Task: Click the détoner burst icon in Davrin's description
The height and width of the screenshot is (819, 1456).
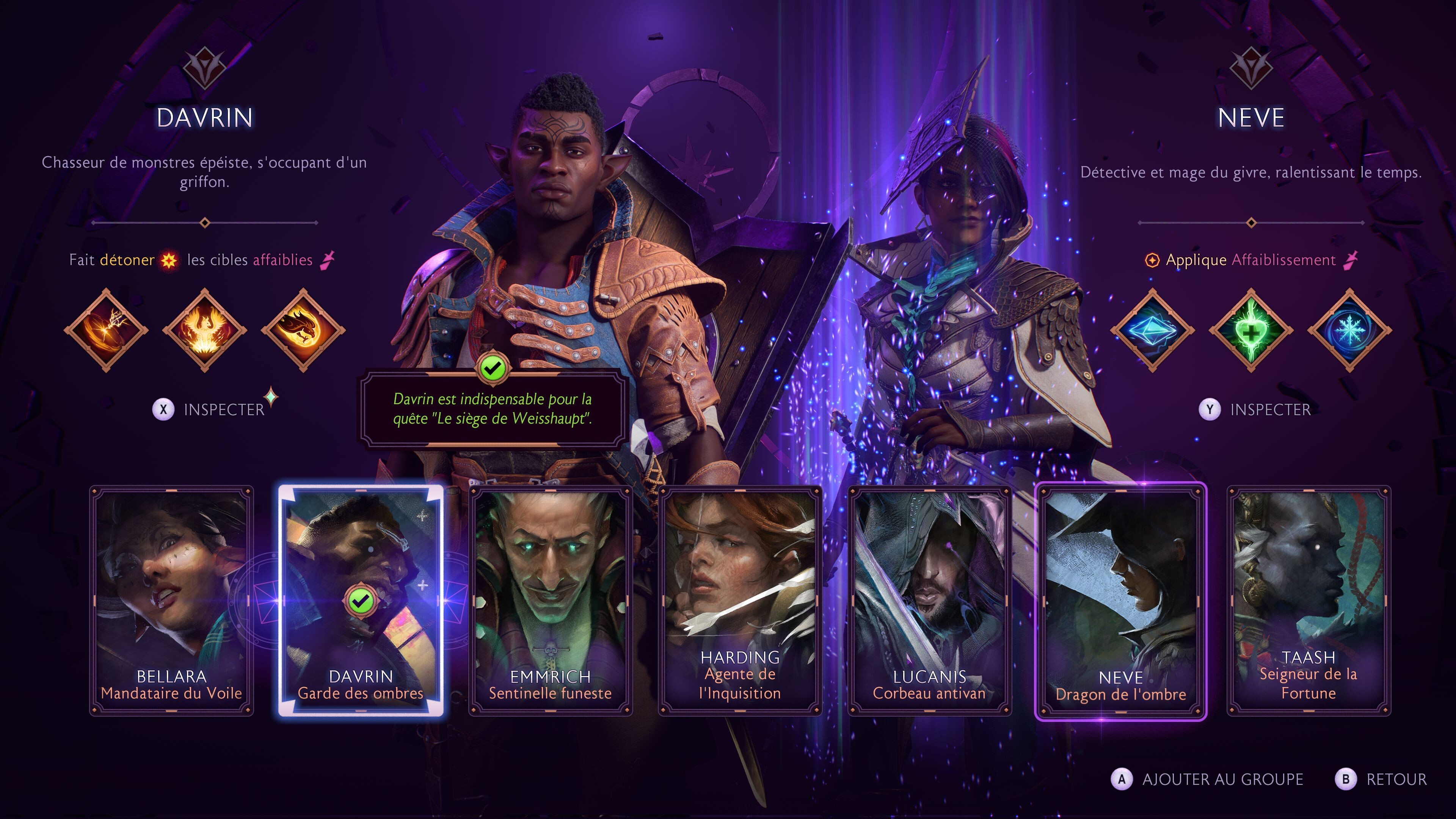Action: (169, 260)
